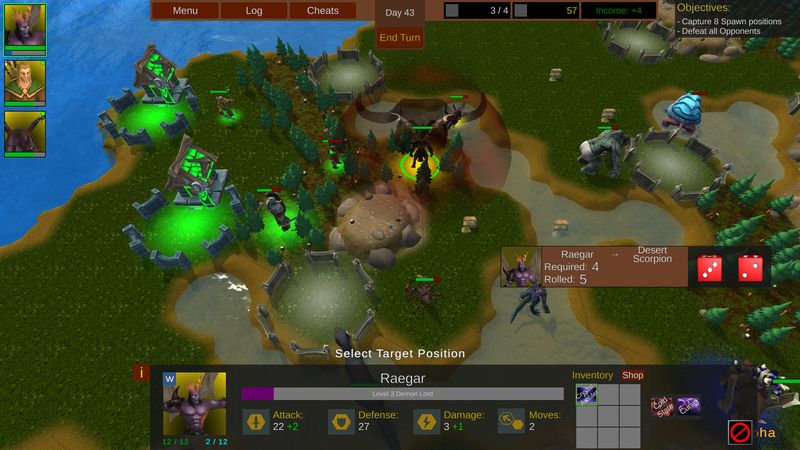Screen dimensions: 800x450
Task: Select the blond elf hero portrait
Action: [x=25, y=81]
